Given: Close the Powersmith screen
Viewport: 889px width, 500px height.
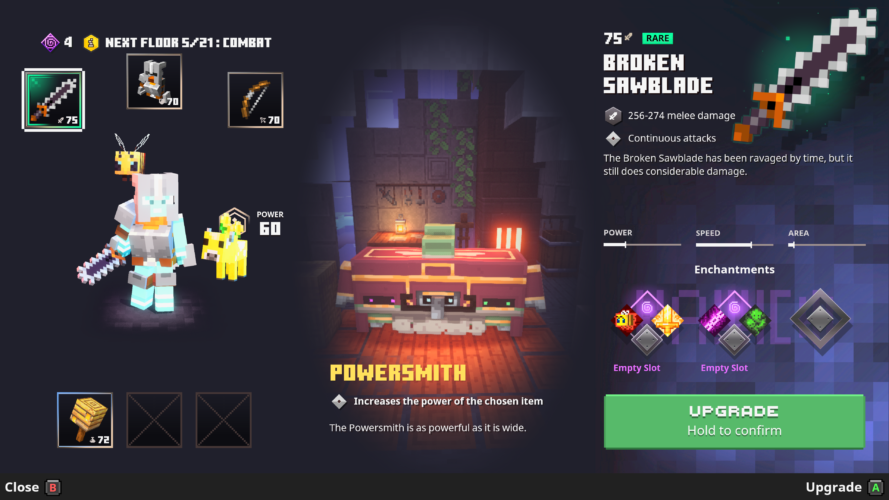Looking at the screenshot, I should 32,487.
